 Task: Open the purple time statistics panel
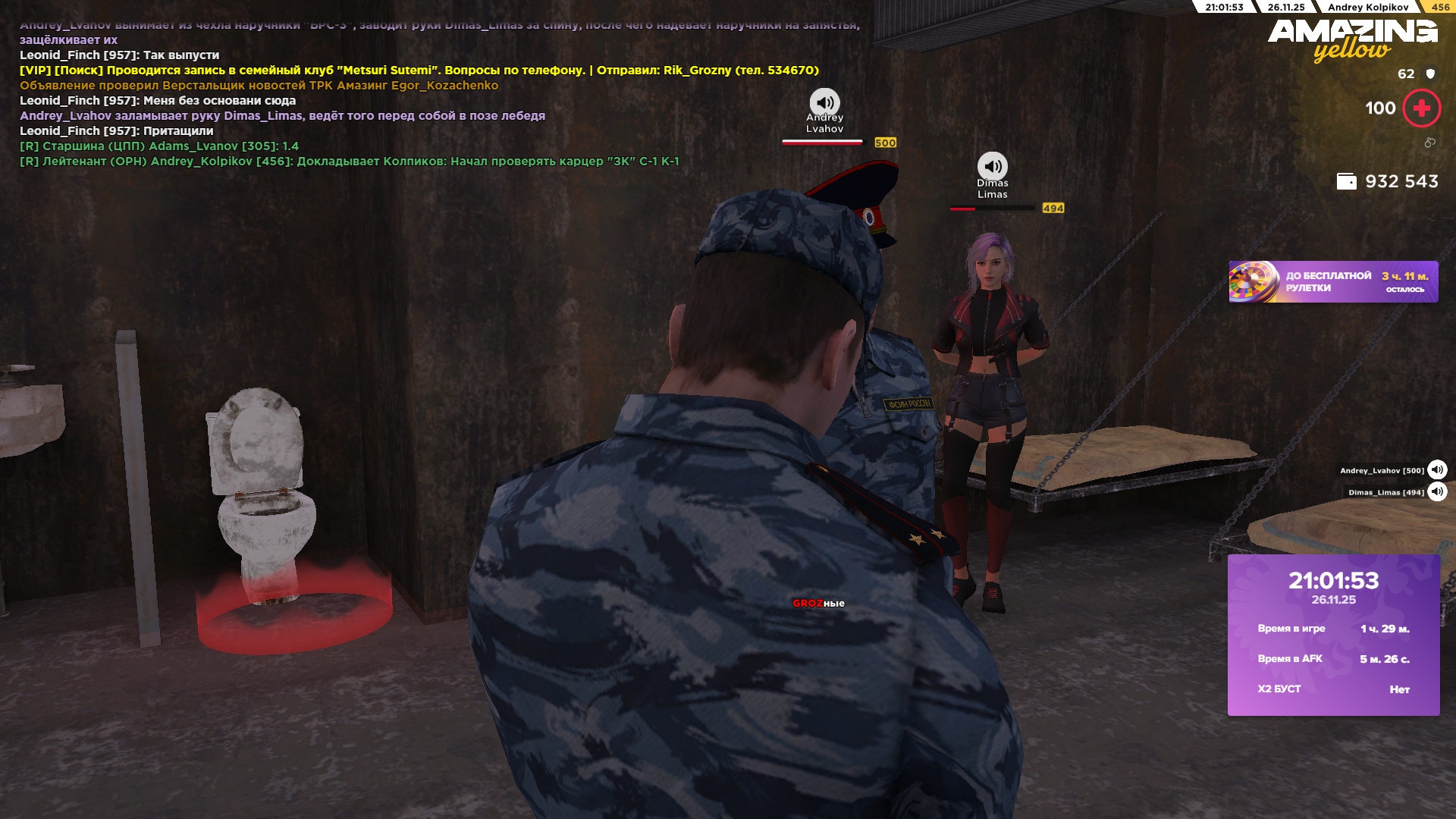(1333, 635)
